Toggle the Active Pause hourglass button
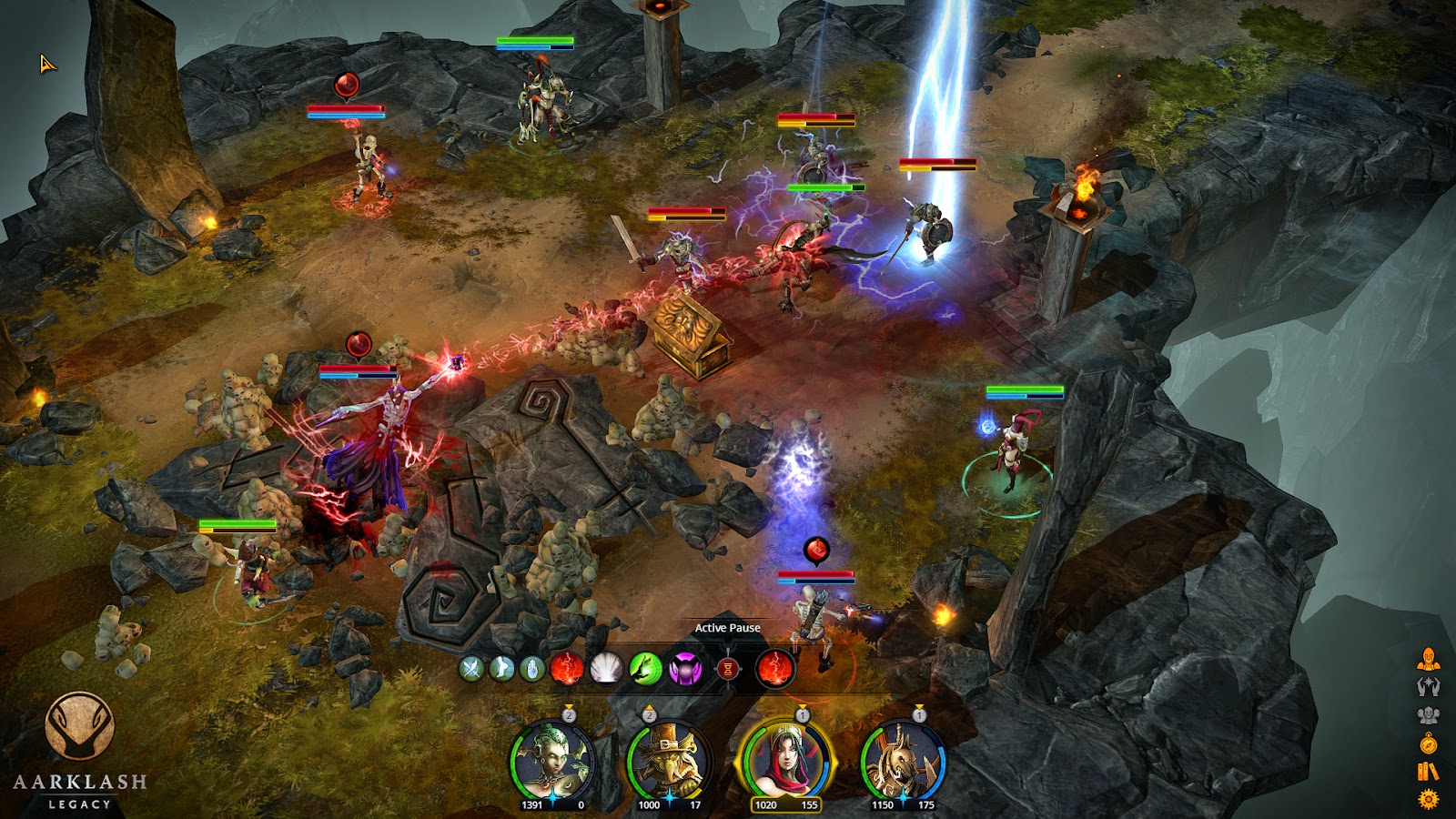Screen dimensions: 1456x819 tap(727, 669)
